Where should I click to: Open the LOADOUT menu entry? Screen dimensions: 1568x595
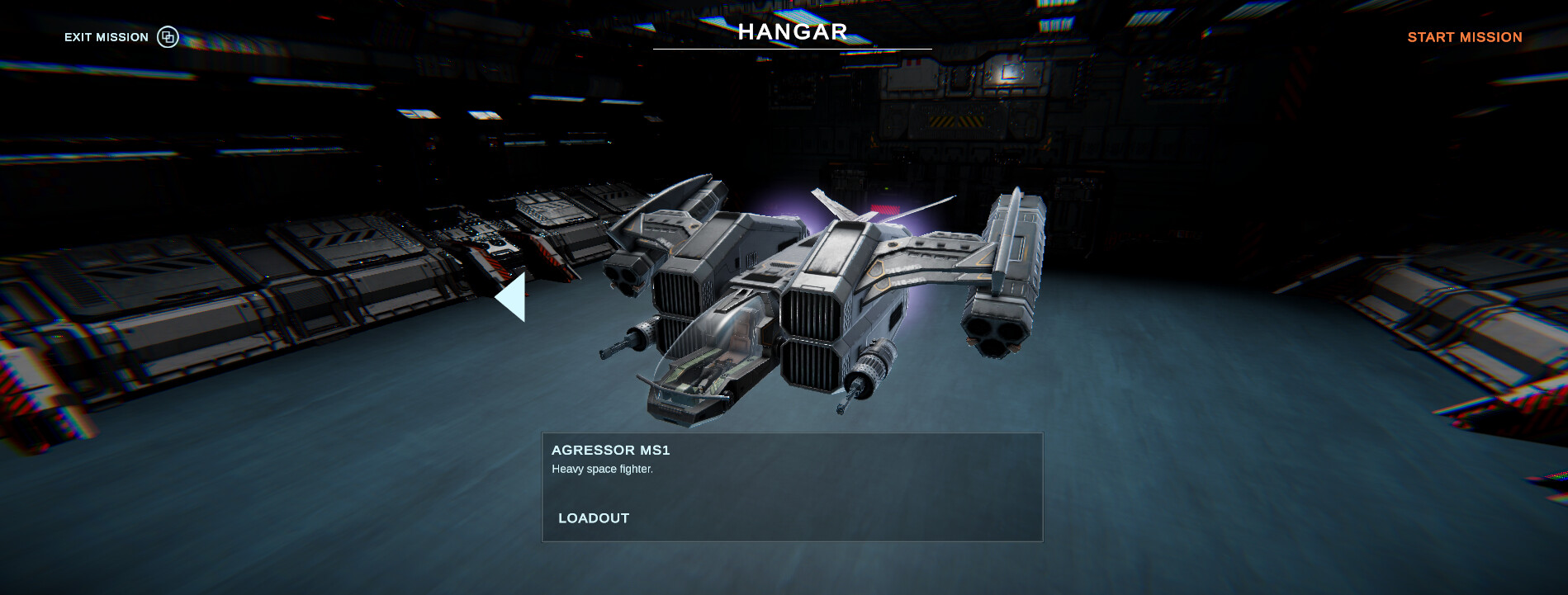[x=592, y=518]
